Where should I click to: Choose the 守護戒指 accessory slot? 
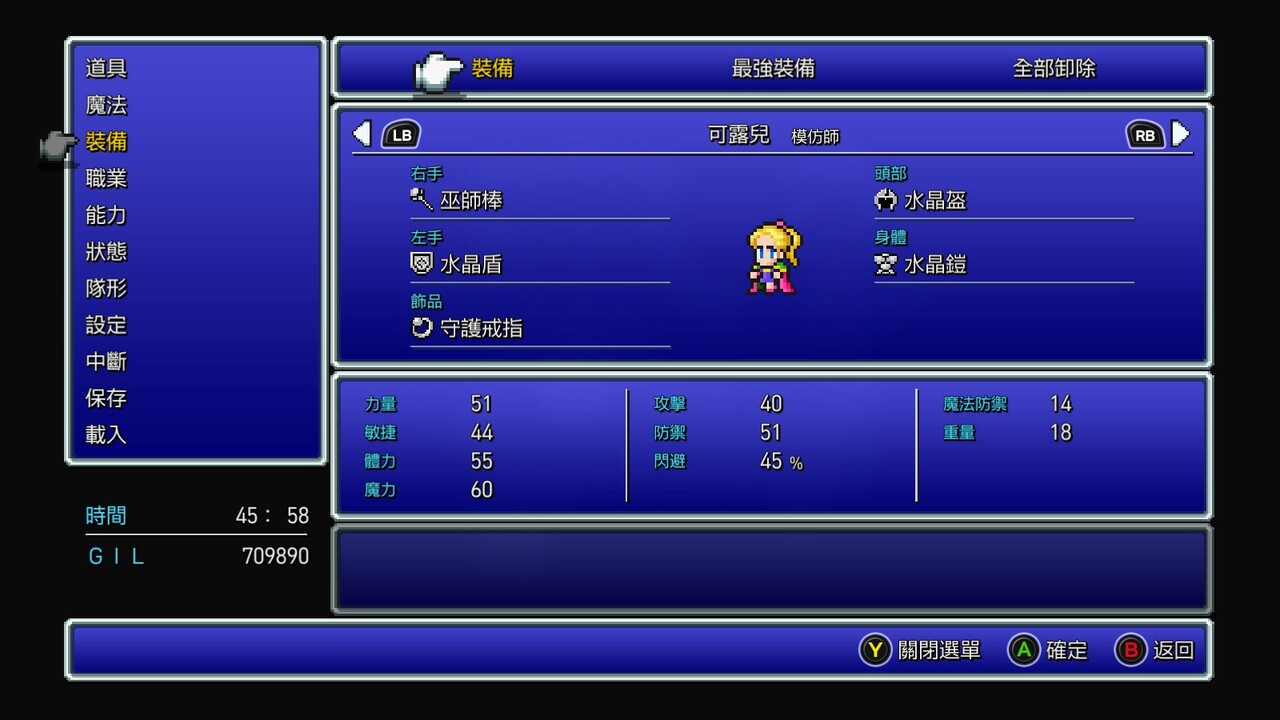point(481,328)
